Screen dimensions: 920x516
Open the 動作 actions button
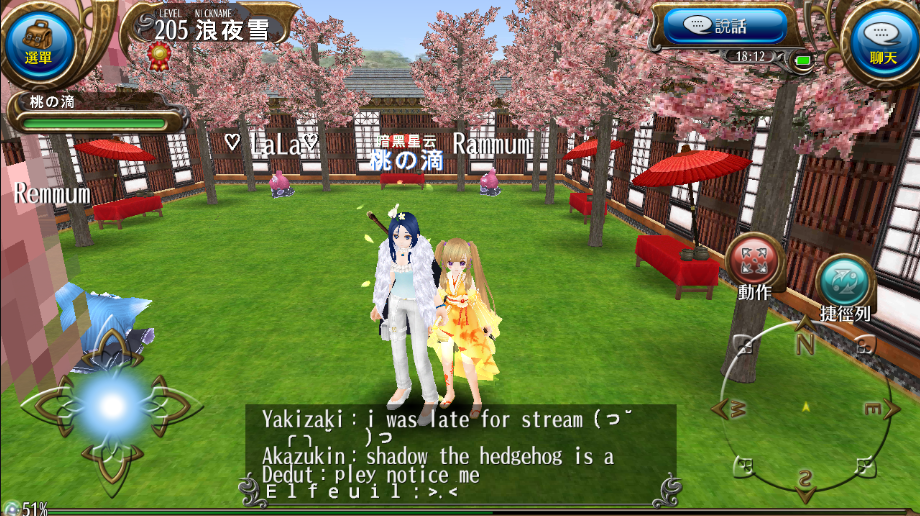click(x=755, y=265)
